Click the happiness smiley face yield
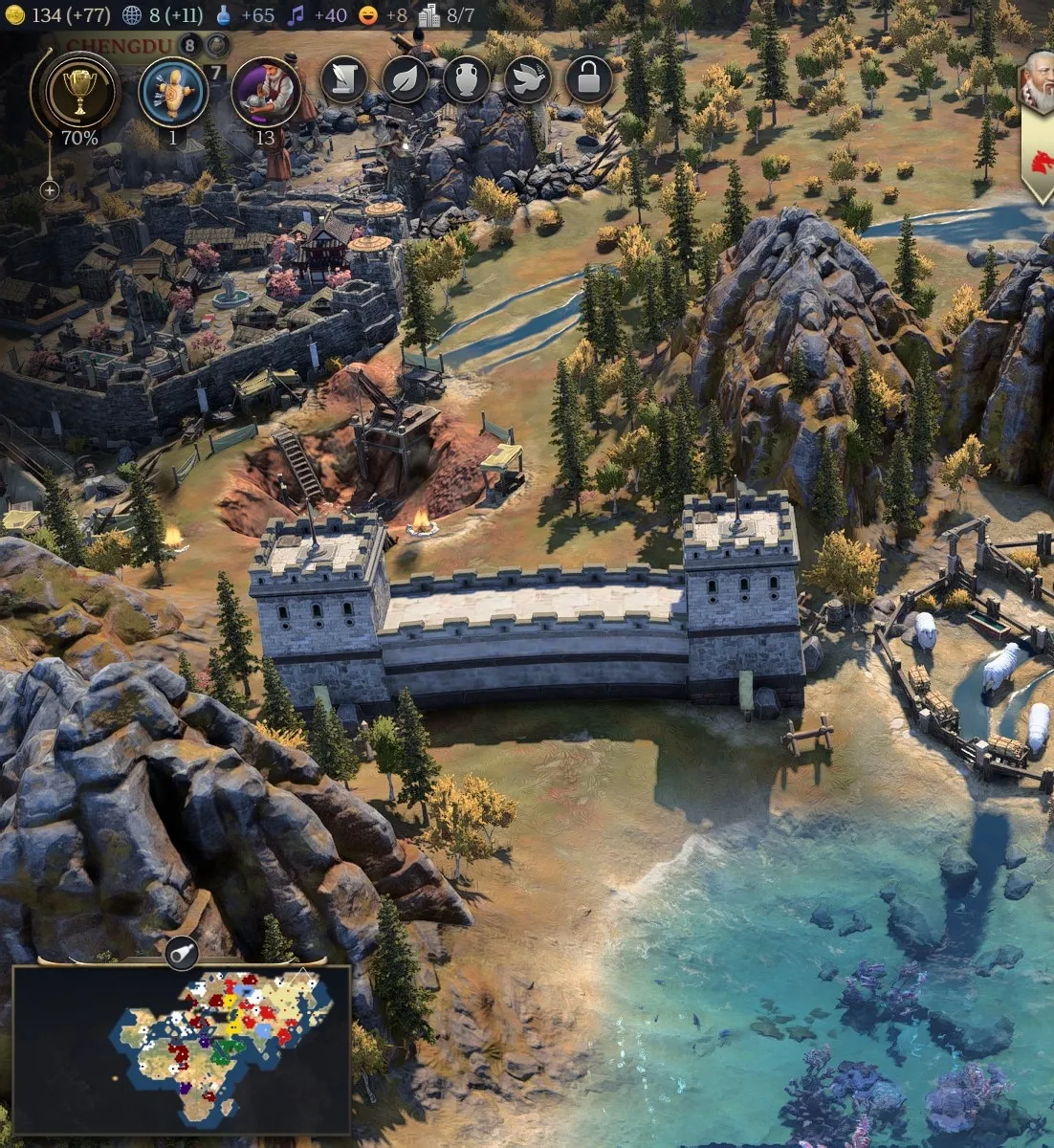Image resolution: width=1054 pixels, height=1148 pixels. (x=367, y=15)
